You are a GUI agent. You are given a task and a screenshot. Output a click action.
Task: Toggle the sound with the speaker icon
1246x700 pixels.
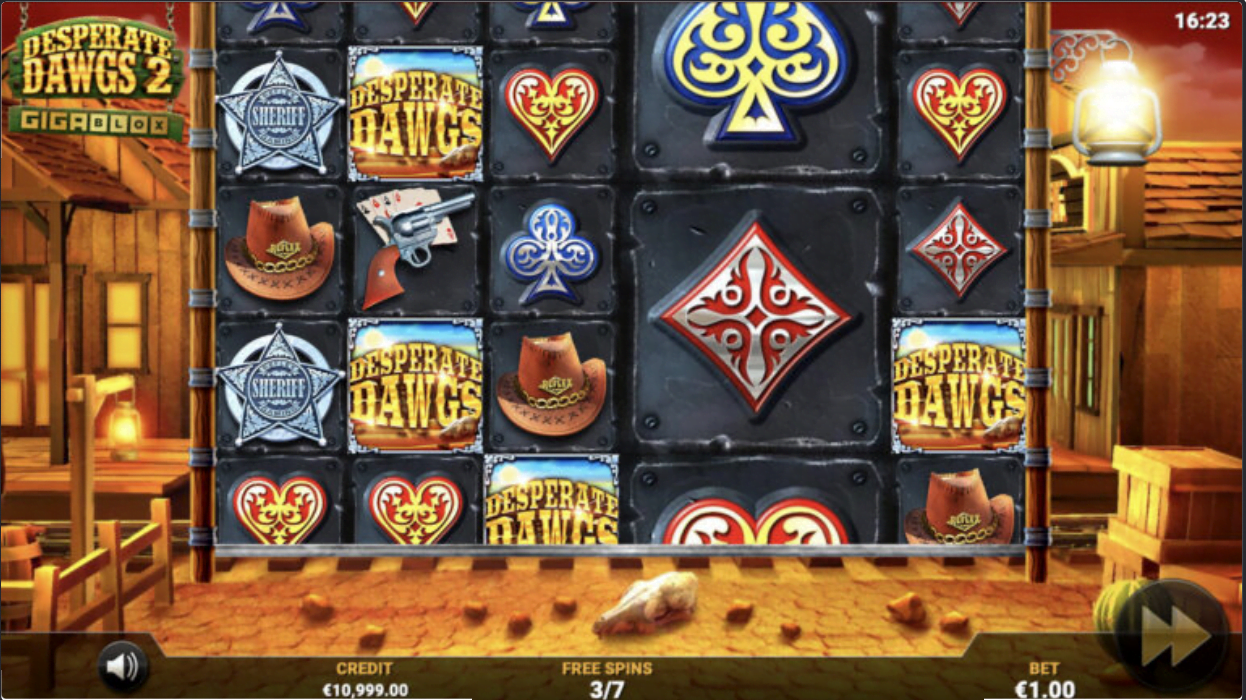tap(123, 666)
